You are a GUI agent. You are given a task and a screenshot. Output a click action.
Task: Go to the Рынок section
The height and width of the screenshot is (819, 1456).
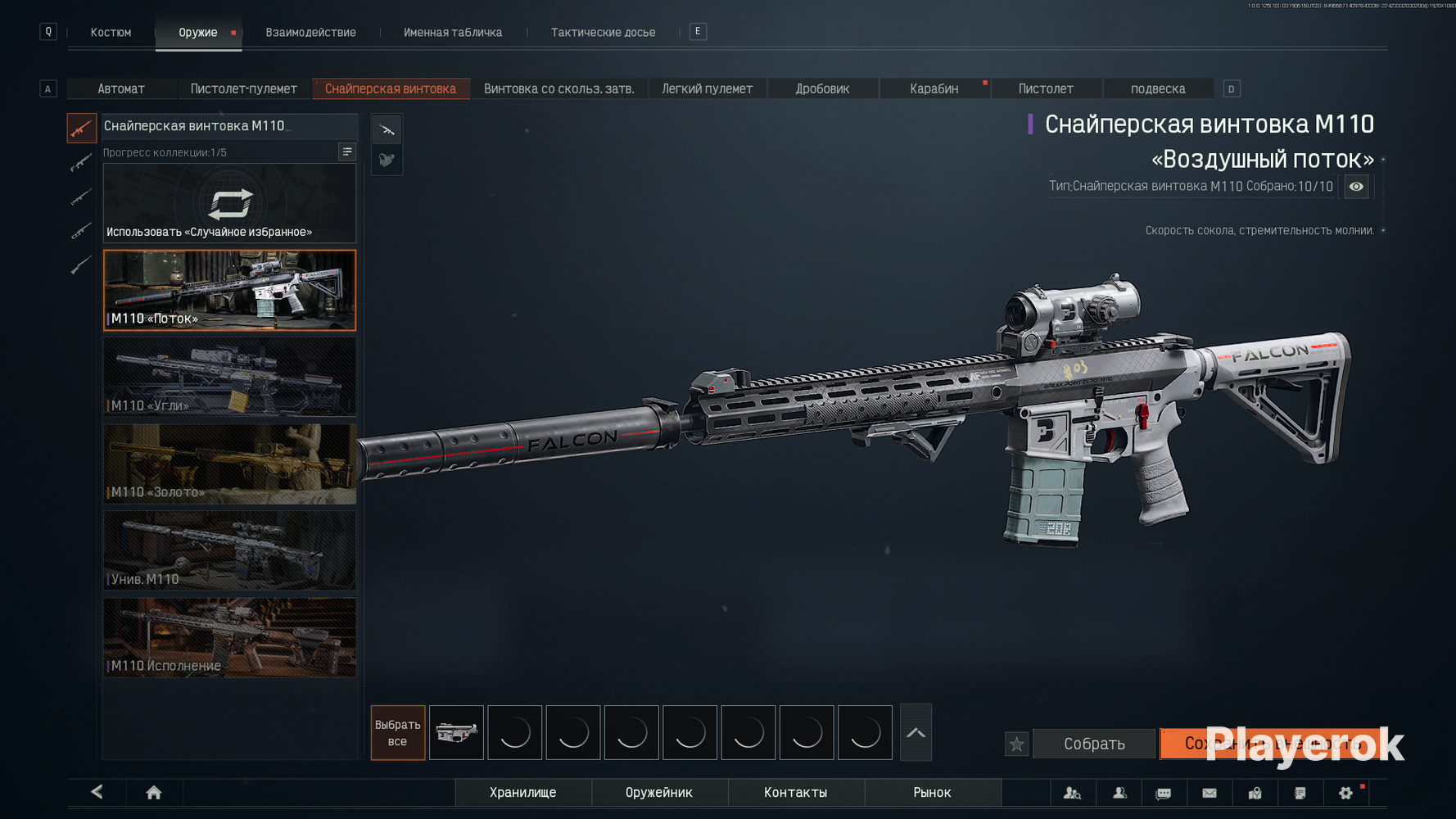click(x=932, y=793)
